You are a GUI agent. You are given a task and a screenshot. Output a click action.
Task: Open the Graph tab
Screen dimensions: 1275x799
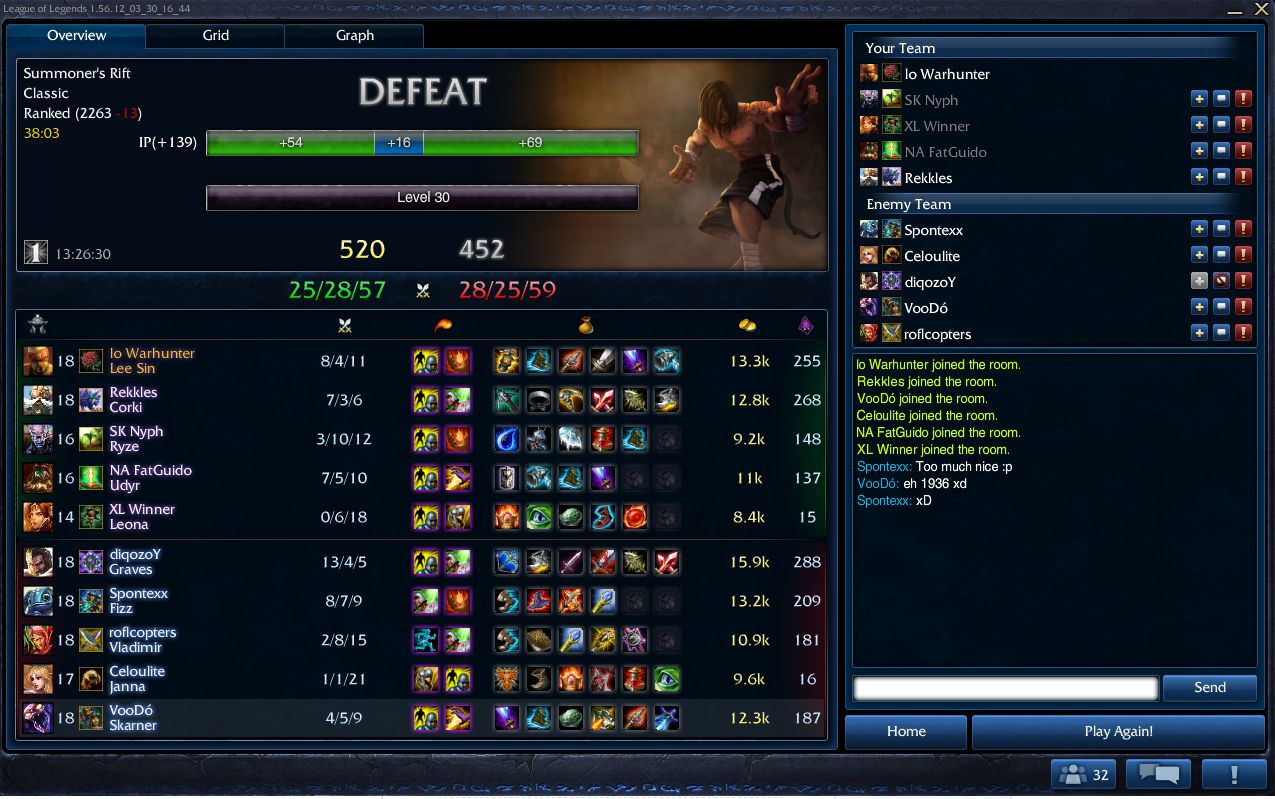point(354,36)
